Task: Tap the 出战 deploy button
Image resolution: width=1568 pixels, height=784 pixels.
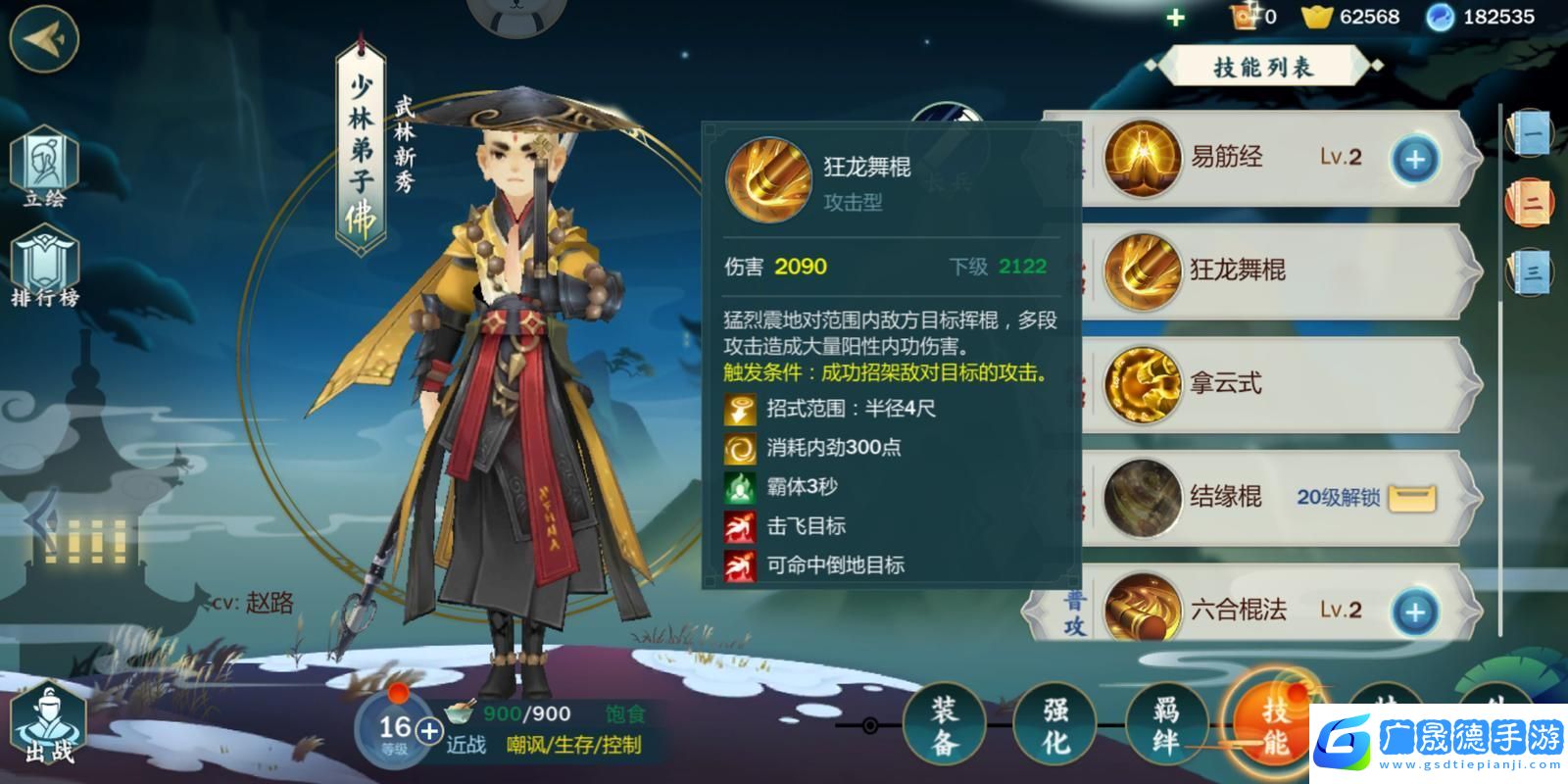Action: (49, 725)
